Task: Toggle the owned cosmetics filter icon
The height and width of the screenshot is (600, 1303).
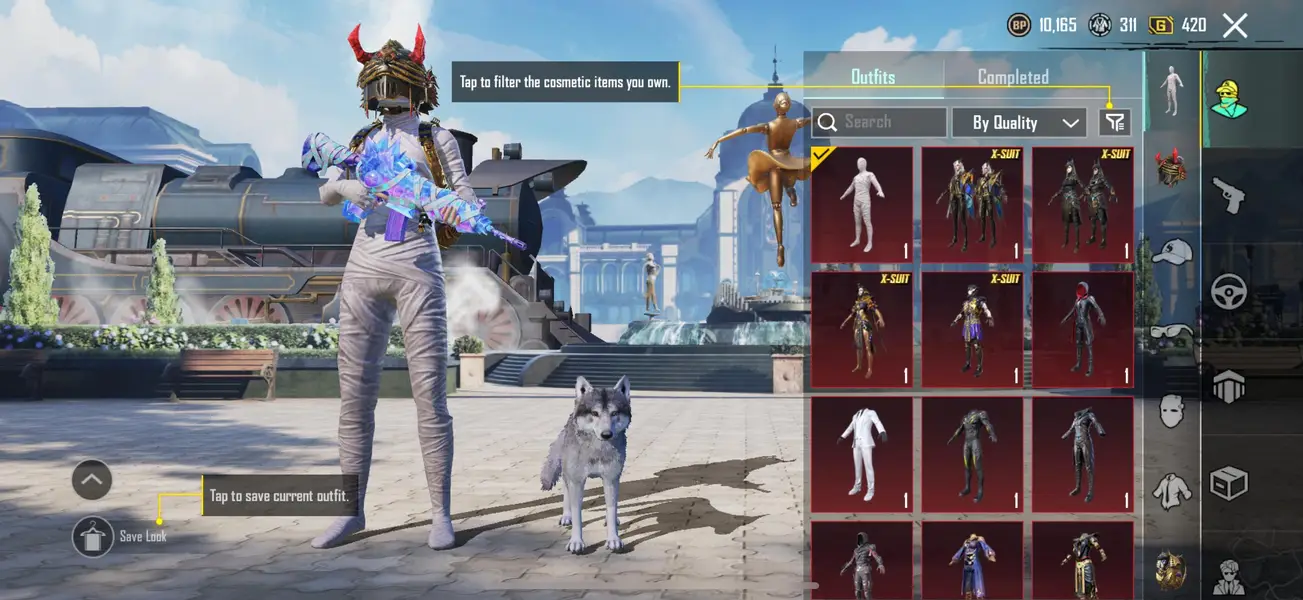Action: pos(1114,122)
